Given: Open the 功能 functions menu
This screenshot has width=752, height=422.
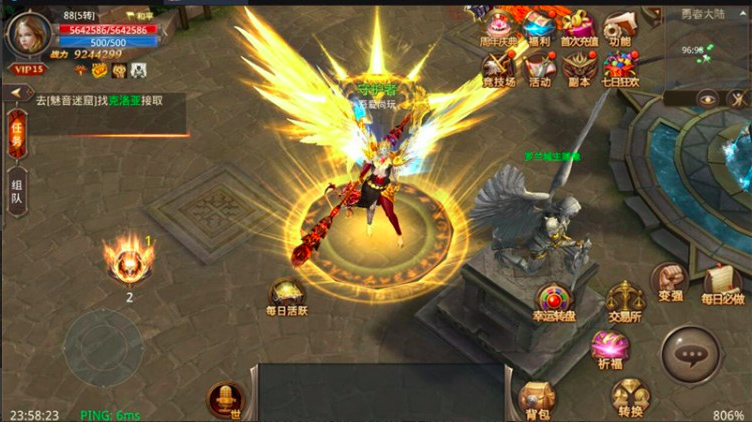Looking at the screenshot, I should tap(619, 27).
